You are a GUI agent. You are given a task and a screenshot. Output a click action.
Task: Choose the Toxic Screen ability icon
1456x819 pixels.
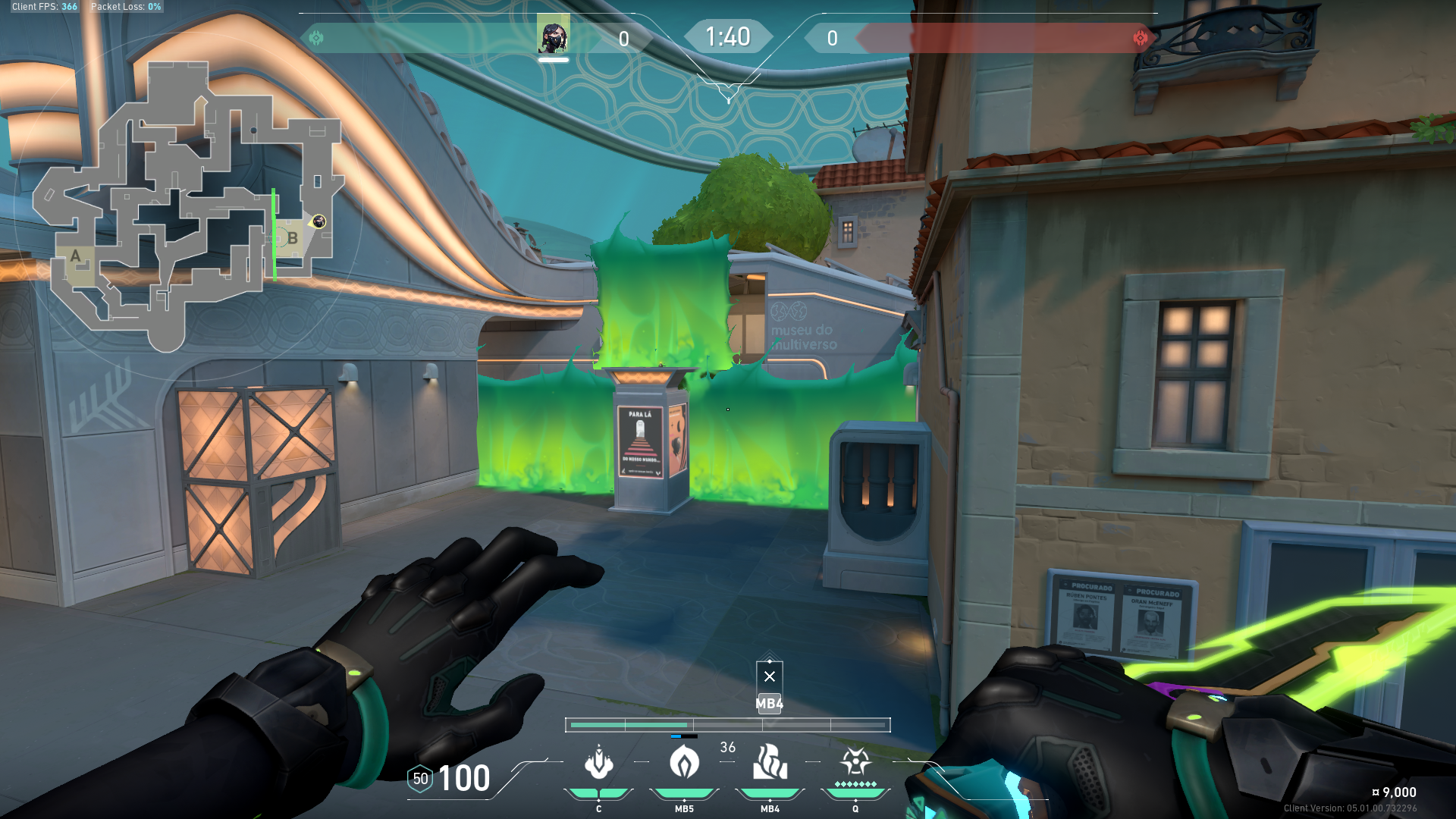point(770,762)
